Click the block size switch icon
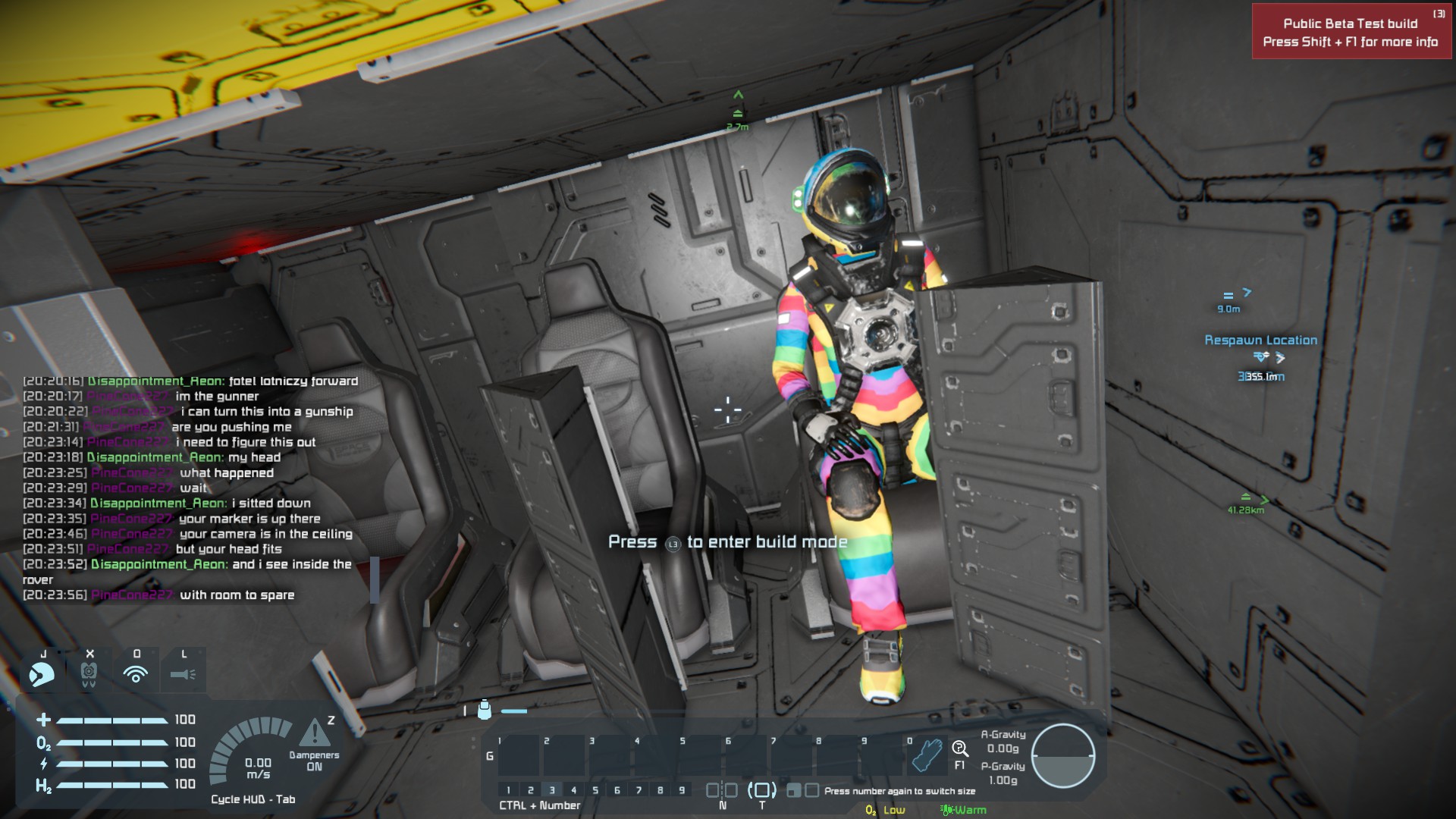1456x819 pixels. 802,791
